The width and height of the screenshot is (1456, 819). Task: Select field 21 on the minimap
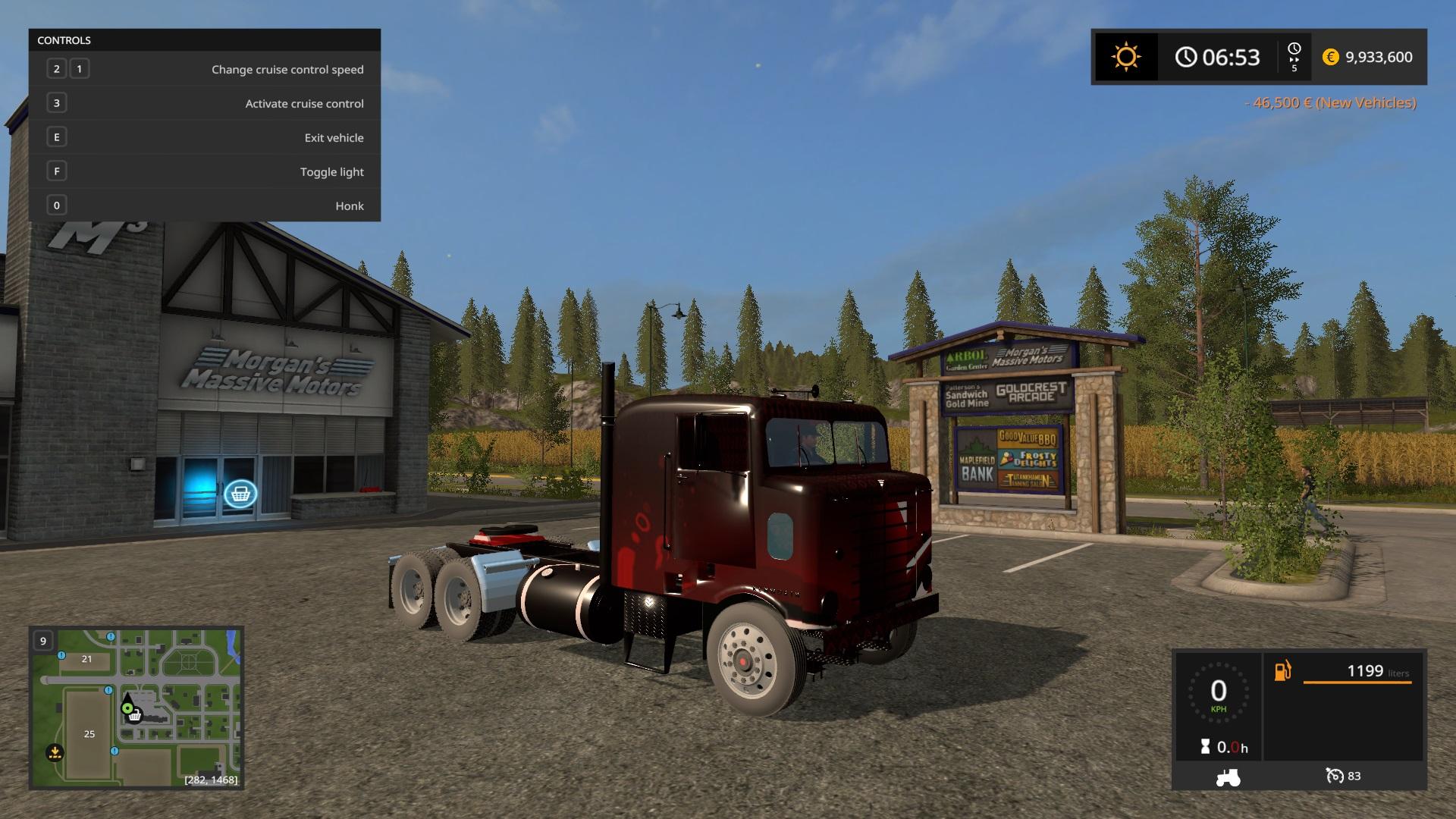[86, 659]
